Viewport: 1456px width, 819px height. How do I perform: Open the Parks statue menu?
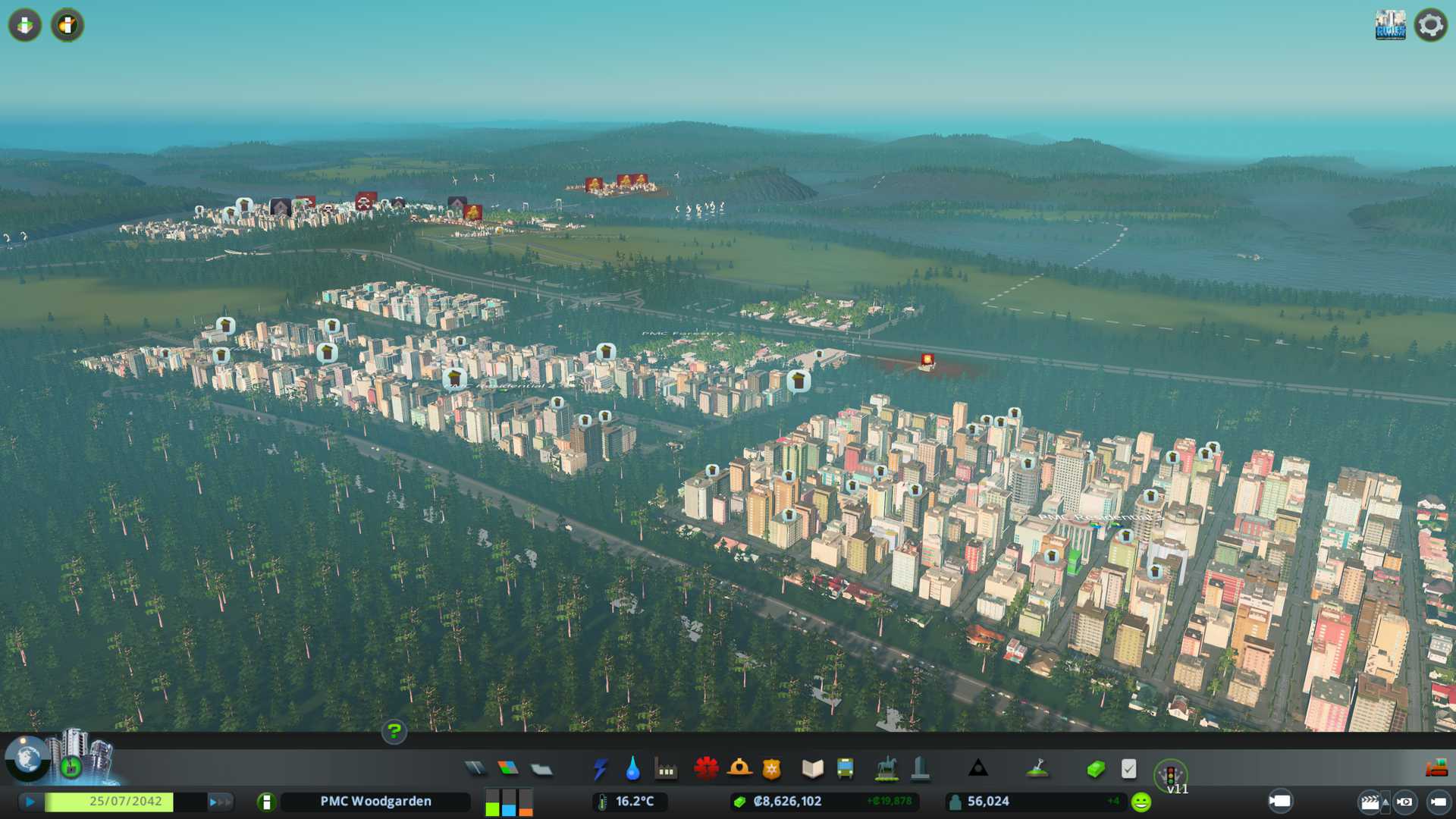coord(886,769)
